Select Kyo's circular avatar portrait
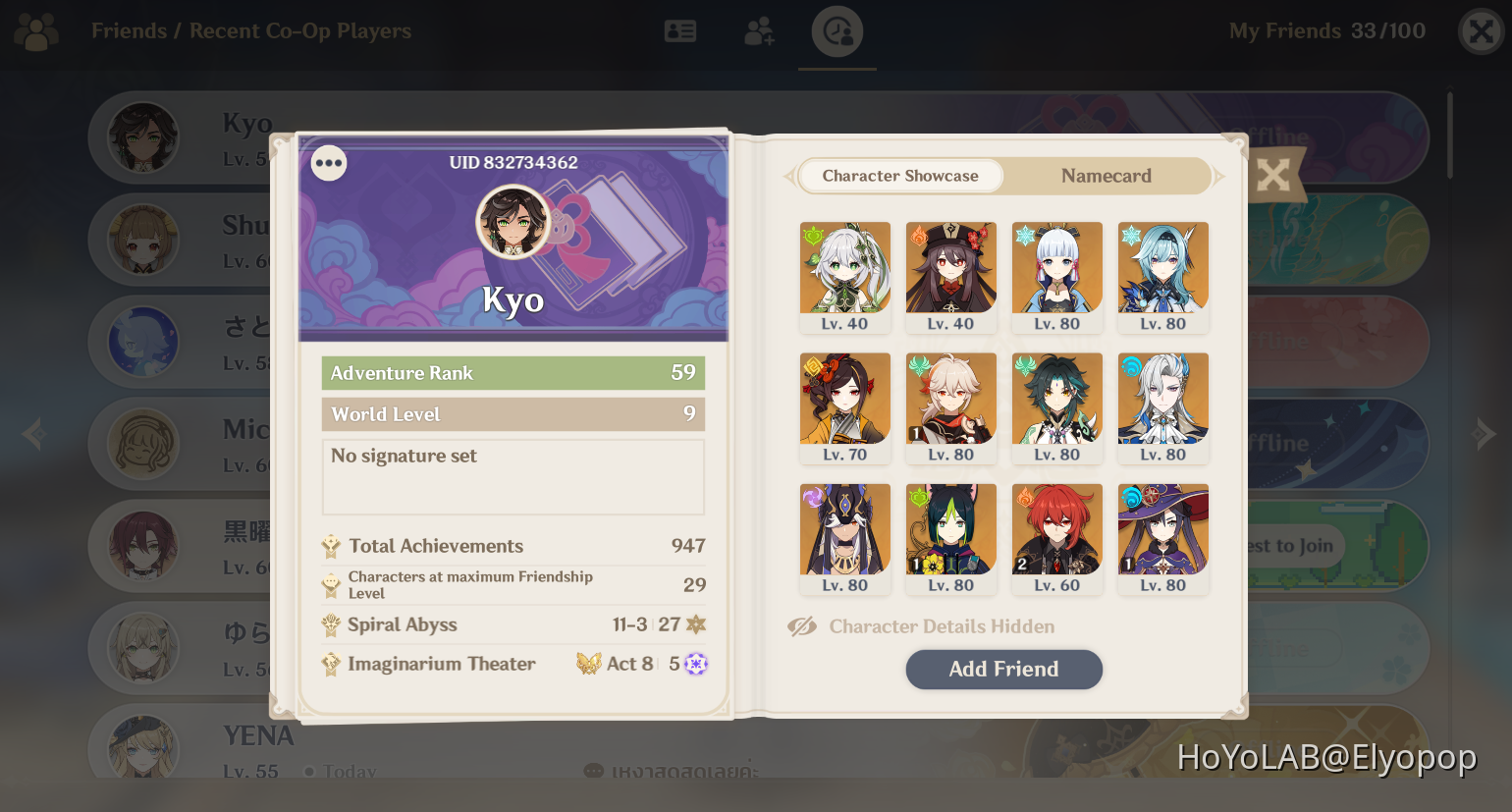Viewport: 1512px width, 812px height. 513,221
